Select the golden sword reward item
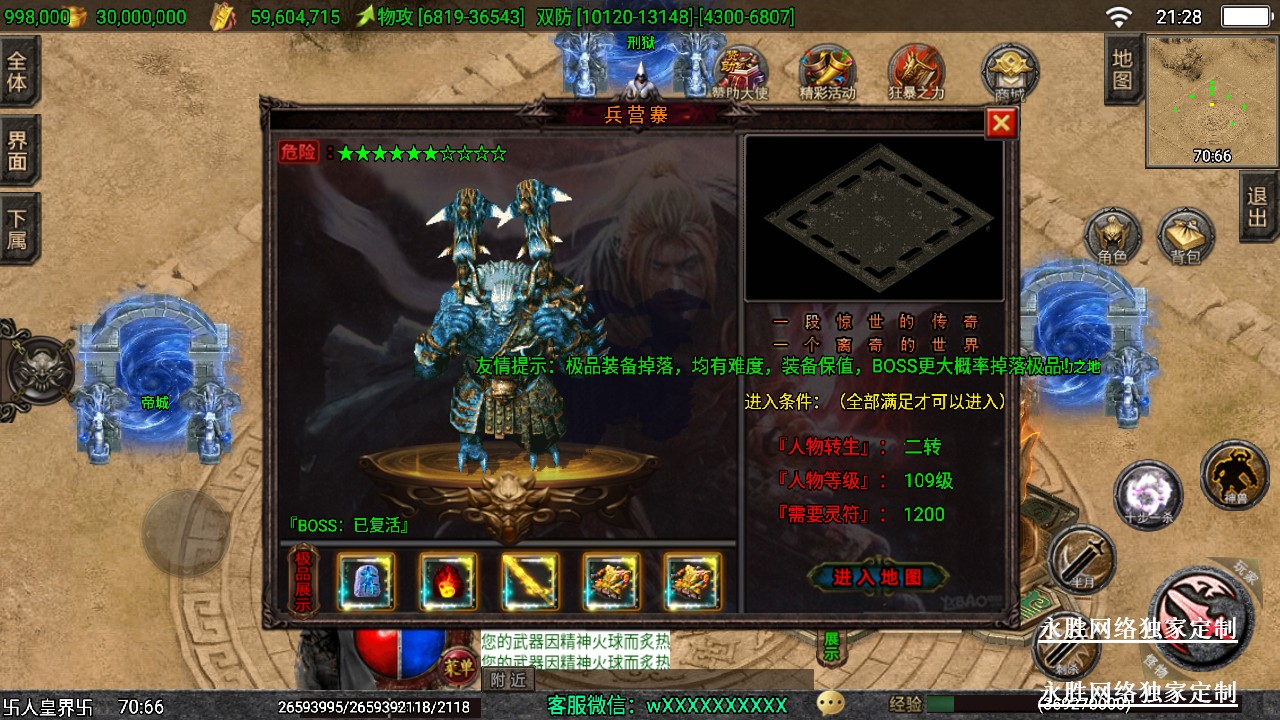 click(x=529, y=581)
